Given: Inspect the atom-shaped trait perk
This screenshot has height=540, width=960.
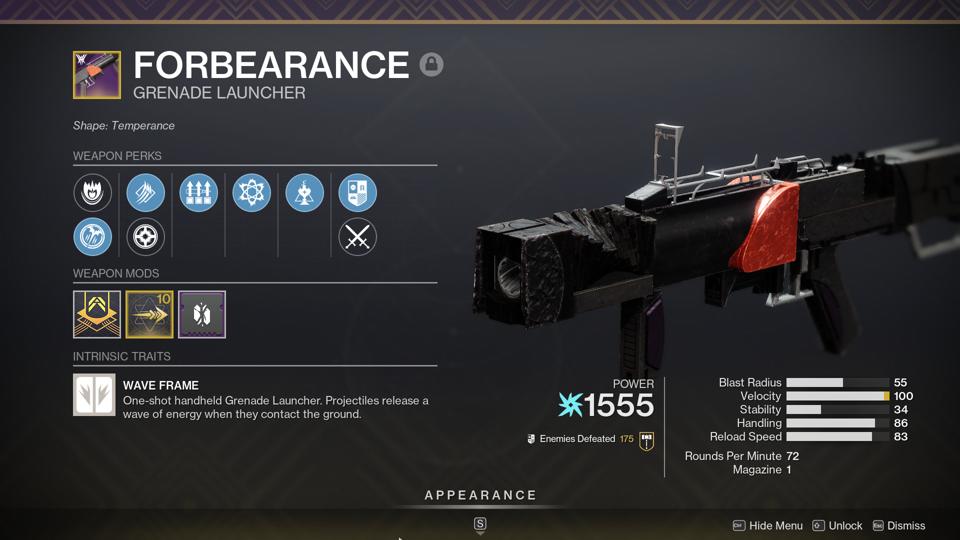Looking at the screenshot, I should click(x=251, y=192).
